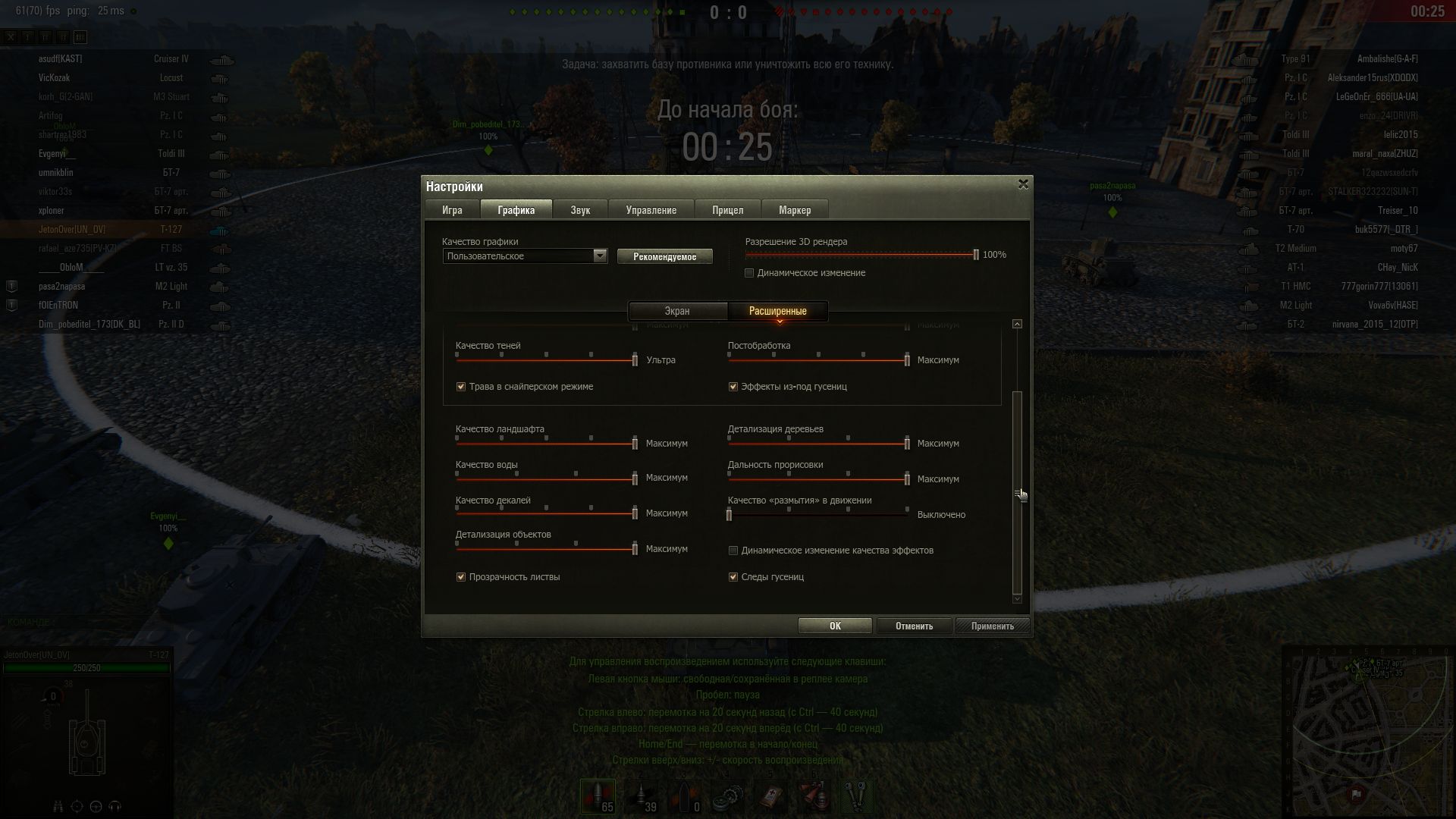
Task: Show the Маркер tab
Action: (795, 210)
